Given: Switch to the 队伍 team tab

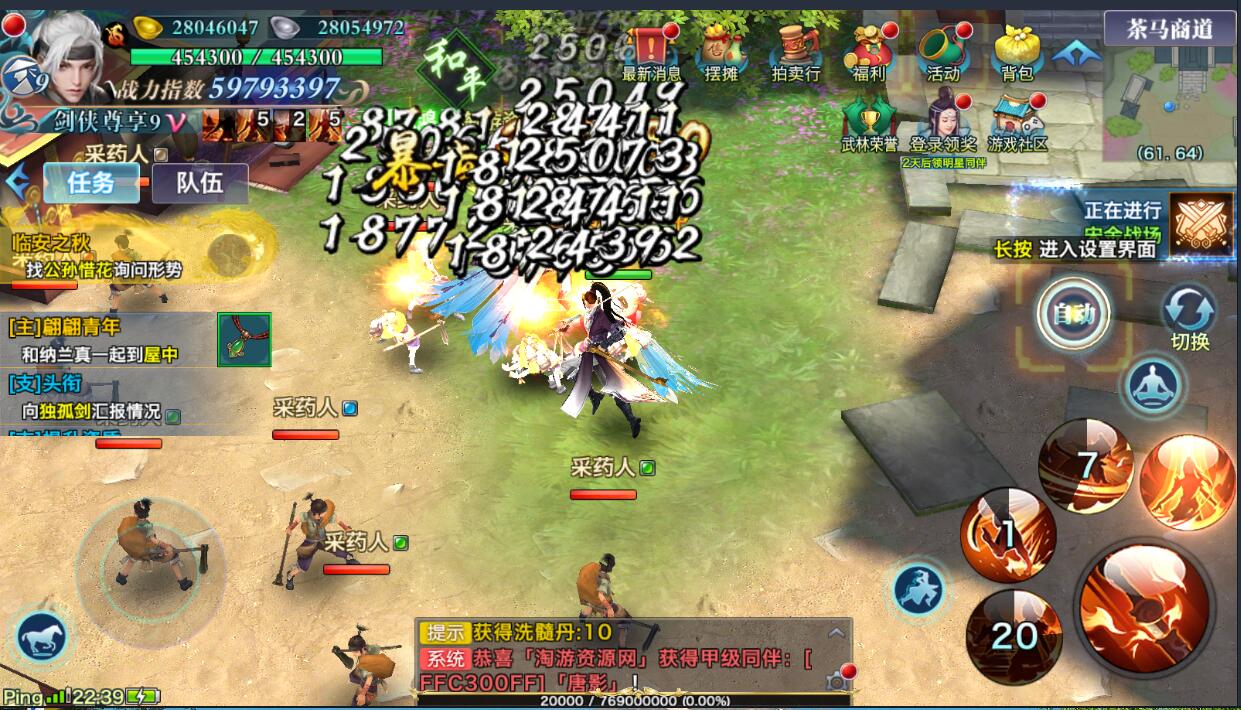Looking at the screenshot, I should 199,183.
